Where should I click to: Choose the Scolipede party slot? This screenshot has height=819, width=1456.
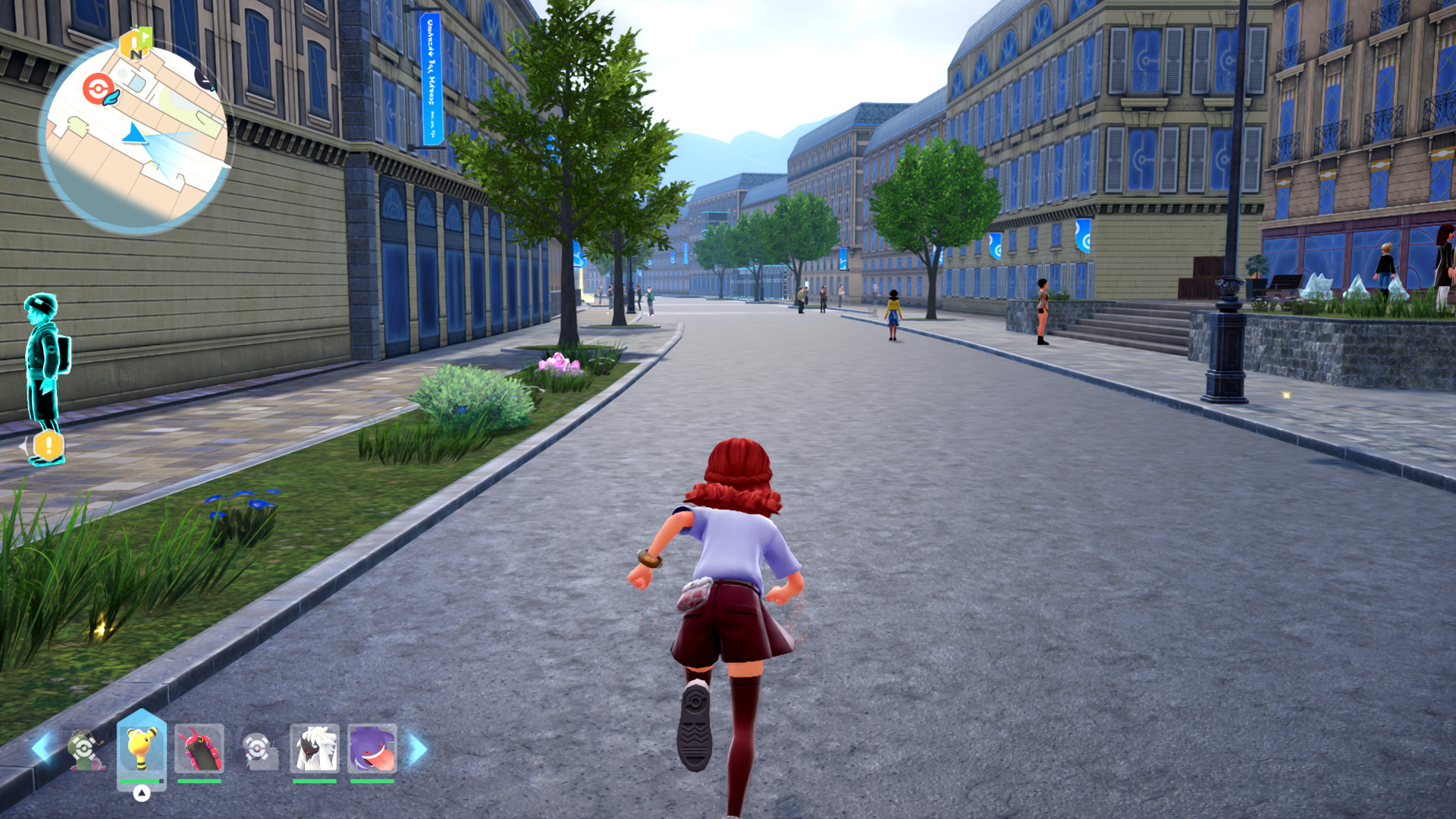pos(199,748)
